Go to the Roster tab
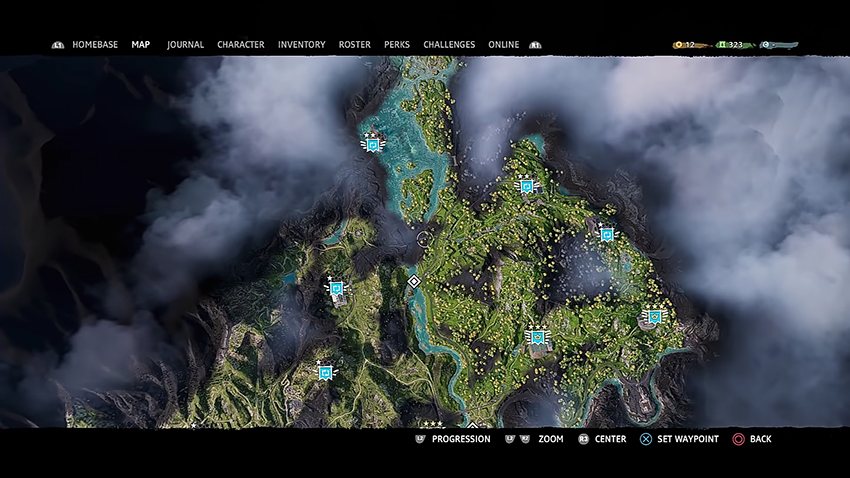Image resolution: width=850 pixels, height=478 pixels. pos(354,45)
